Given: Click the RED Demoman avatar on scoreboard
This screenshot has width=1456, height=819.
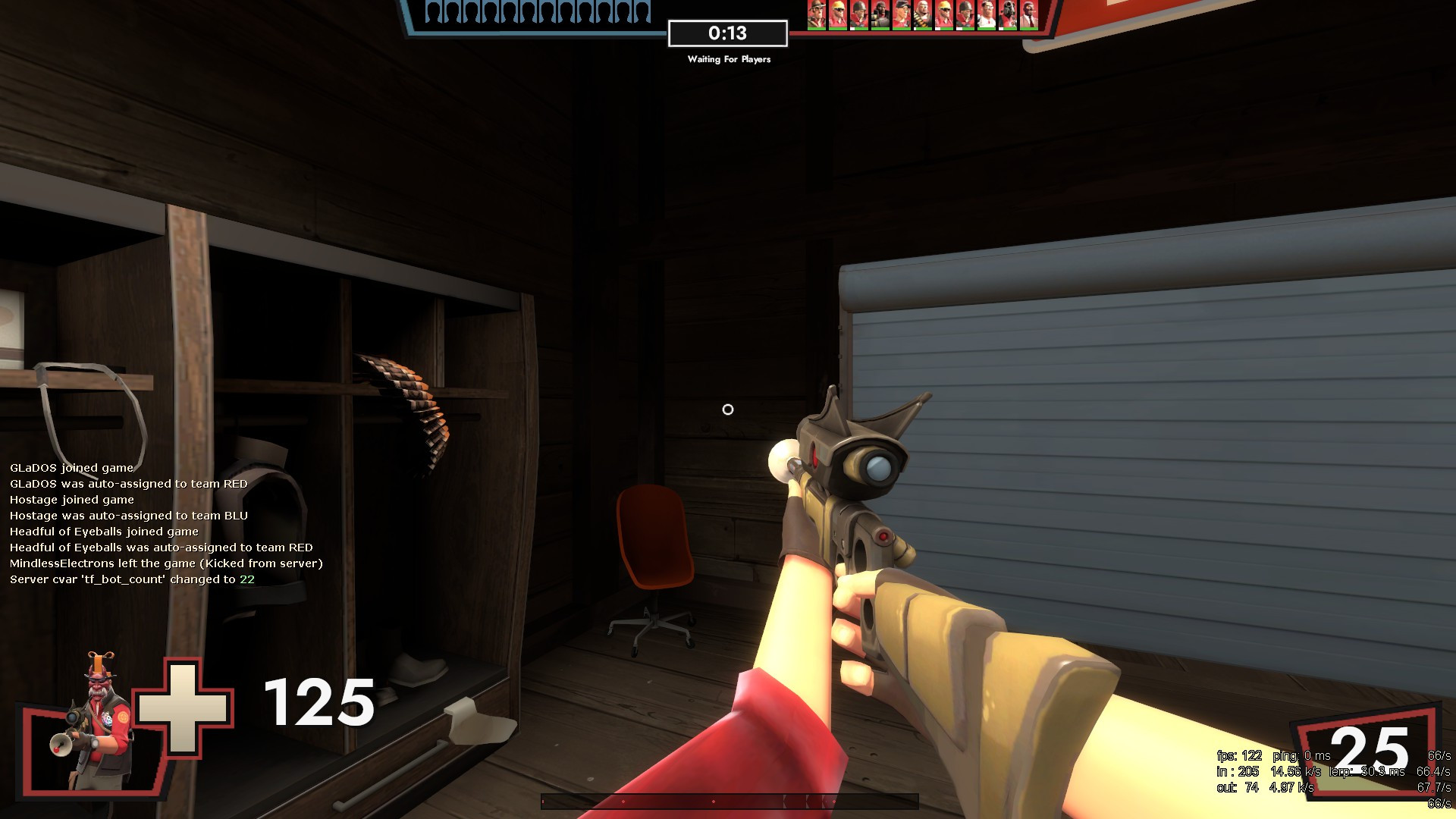Looking at the screenshot, I should pyautogui.click(x=879, y=11).
